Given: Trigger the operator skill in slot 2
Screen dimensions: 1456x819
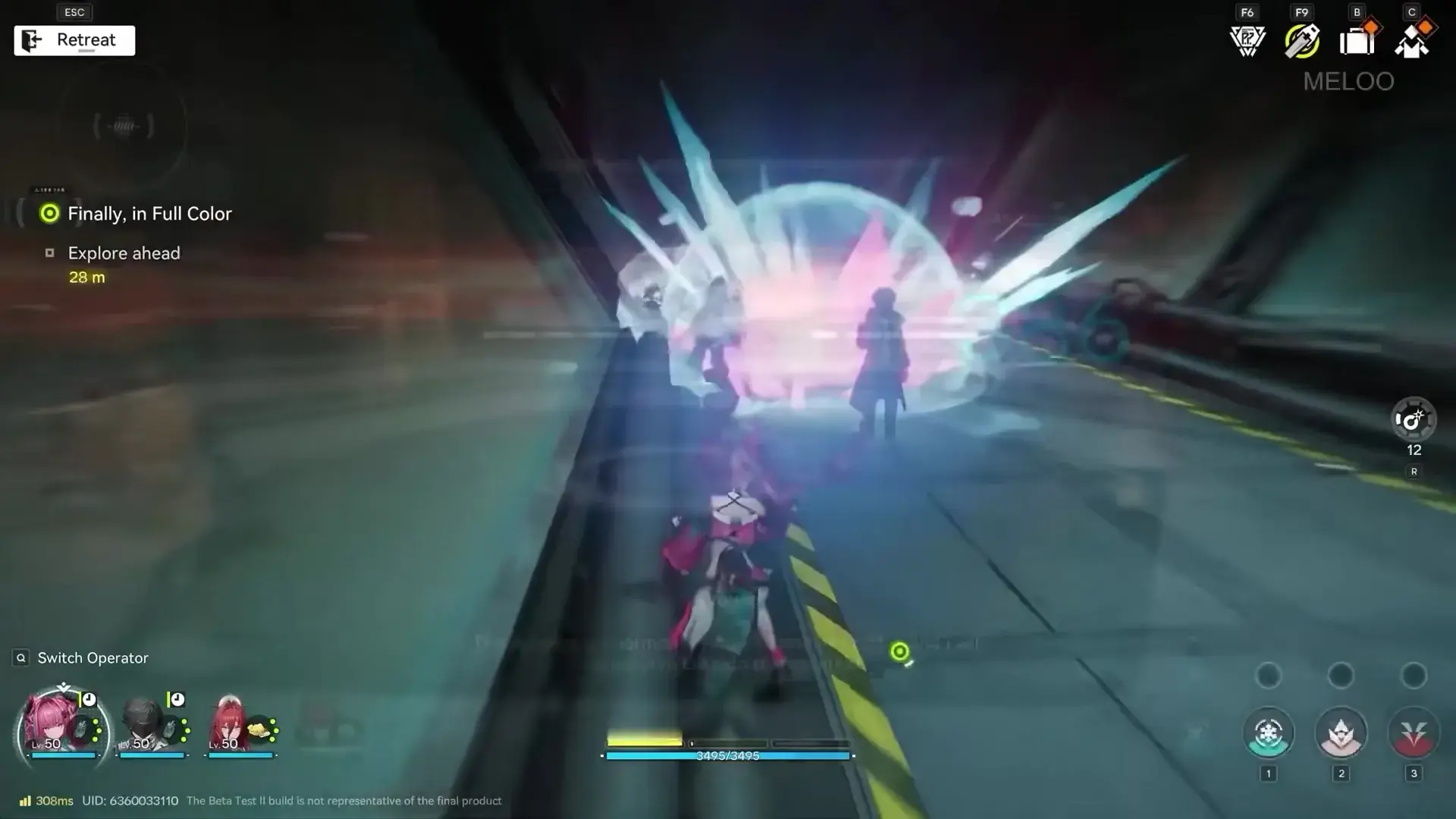Looking at the screenshot, I should pos(1341,732).
